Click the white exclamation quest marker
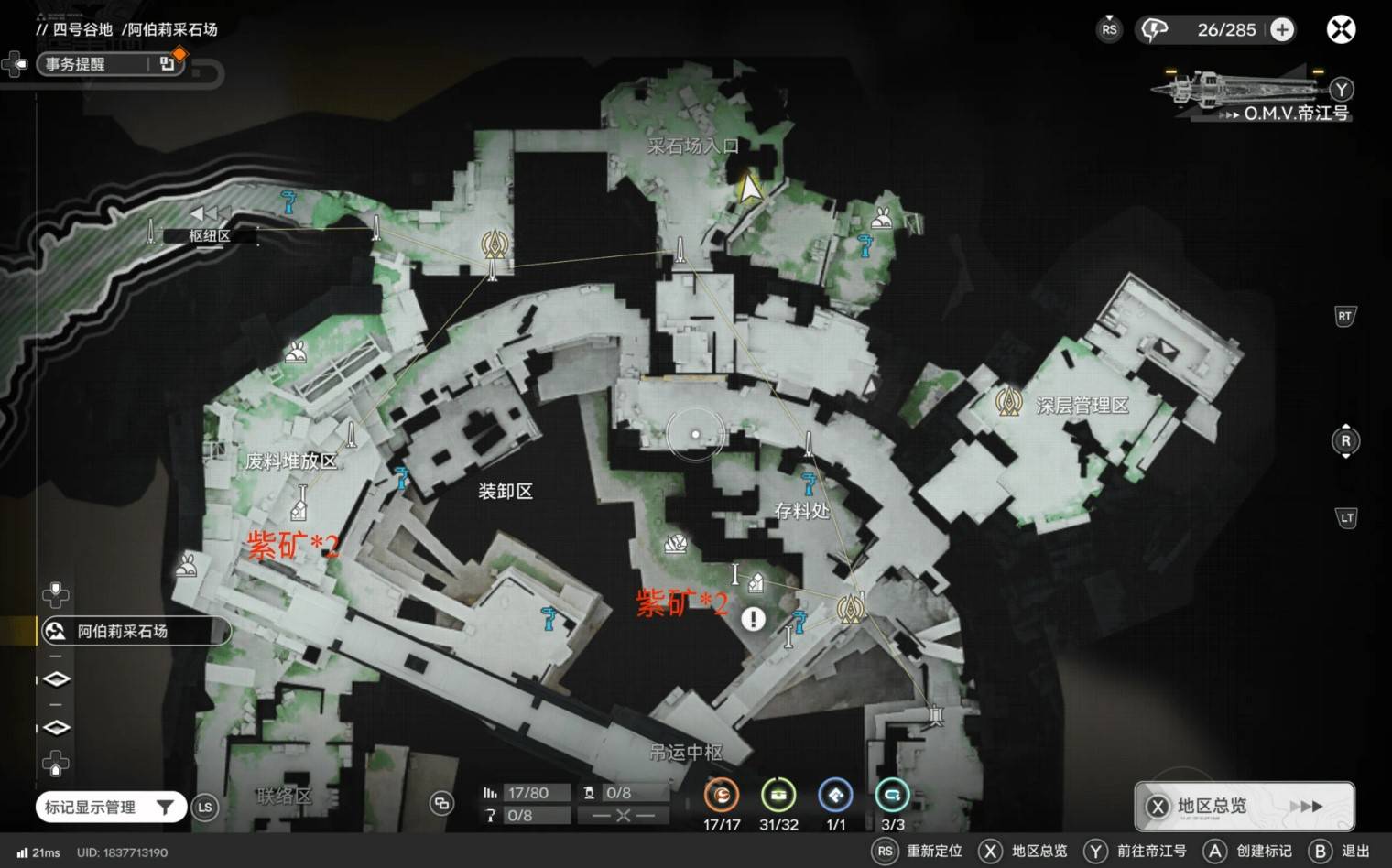This screenshot has height=868, width=1392. (753, 620)
